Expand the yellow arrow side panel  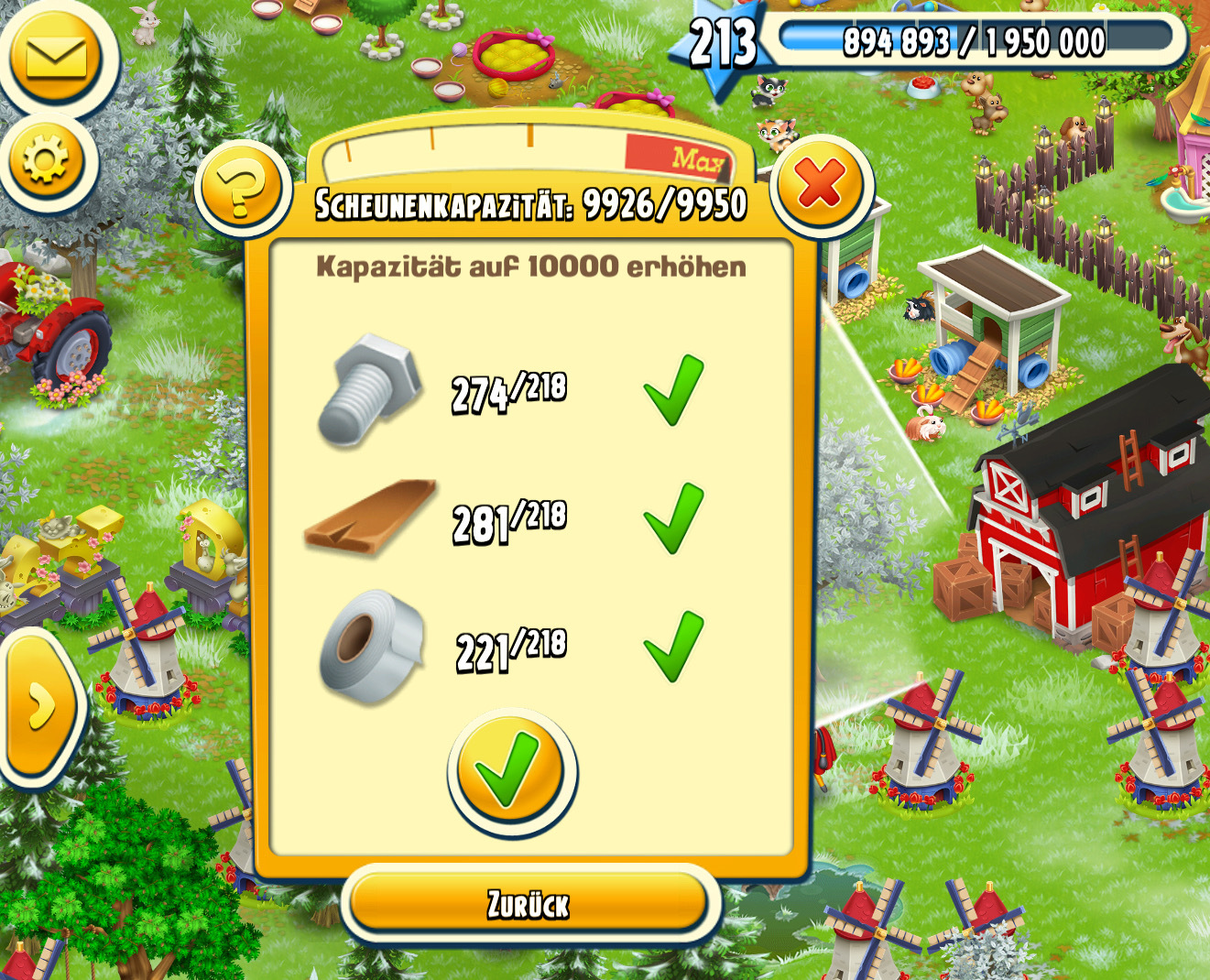coord(38,707)
